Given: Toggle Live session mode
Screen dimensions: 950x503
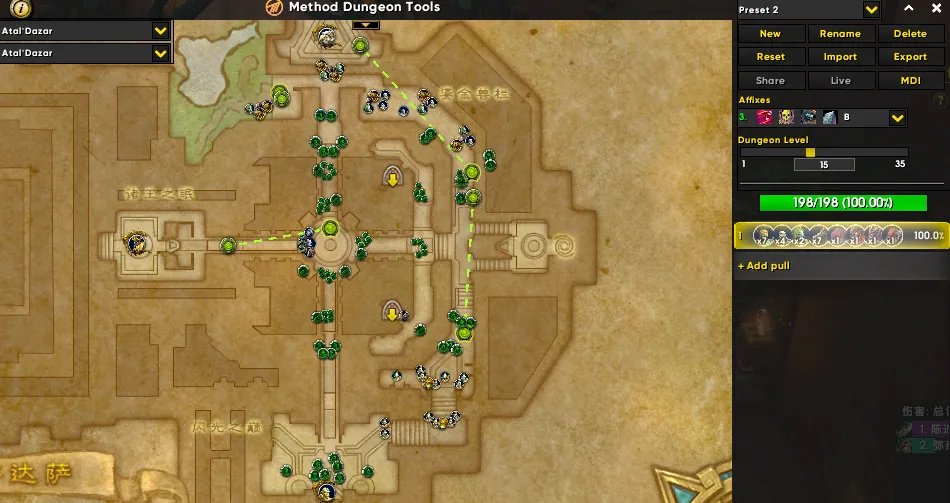Looking at the screenshot, I should tap(840, 81).
